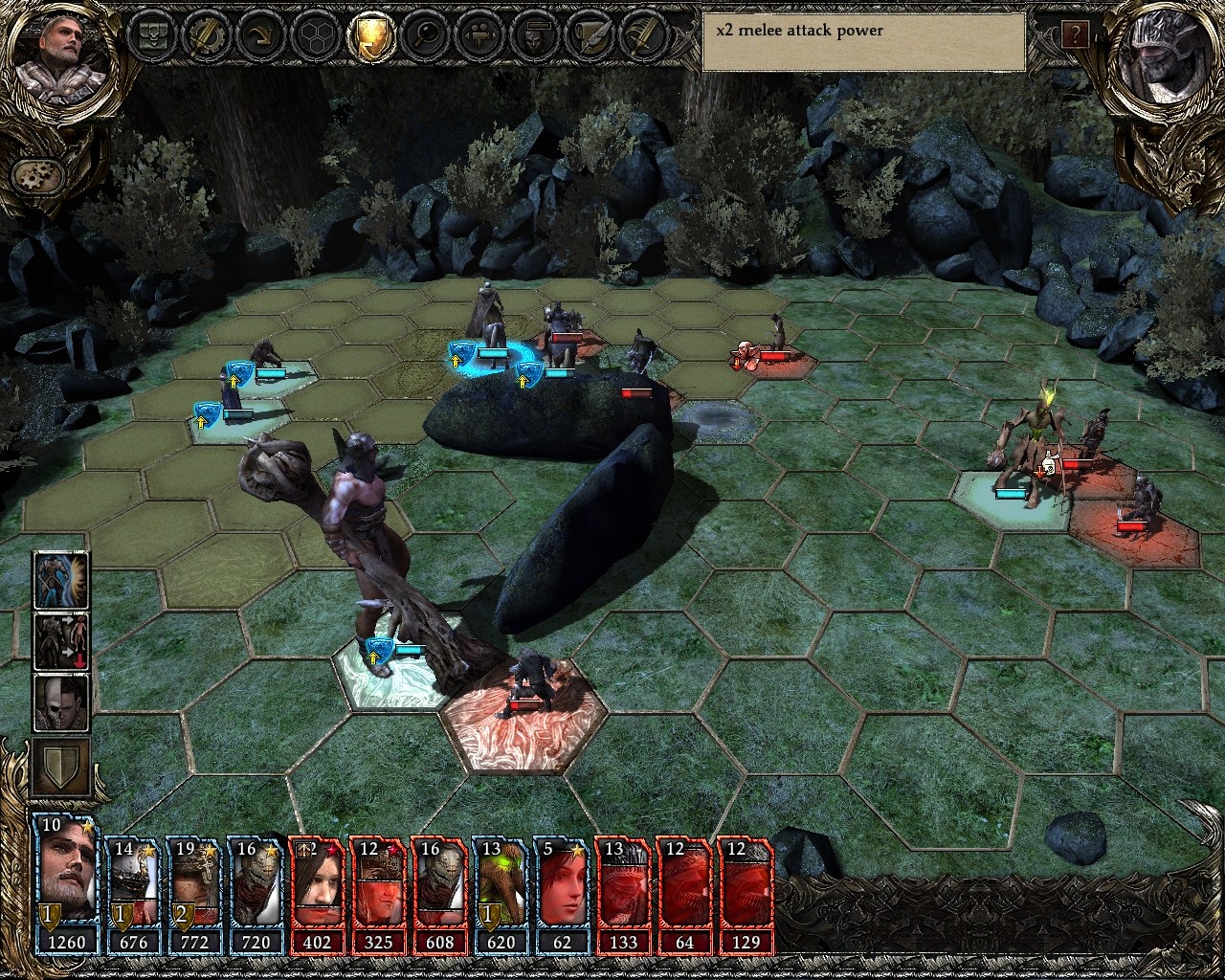Click the gear button under hero portrait
Viewport: 1225px width, 980px height.
click(x=38, y=176)
